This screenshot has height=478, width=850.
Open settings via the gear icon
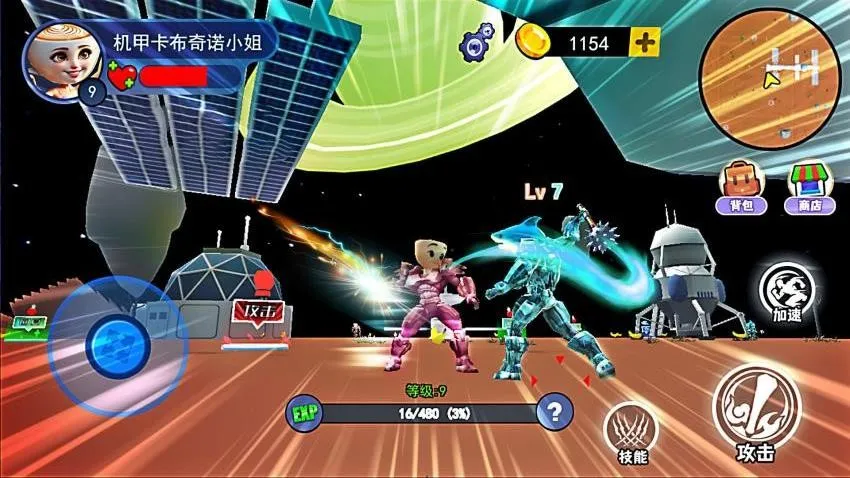[477, 43]
